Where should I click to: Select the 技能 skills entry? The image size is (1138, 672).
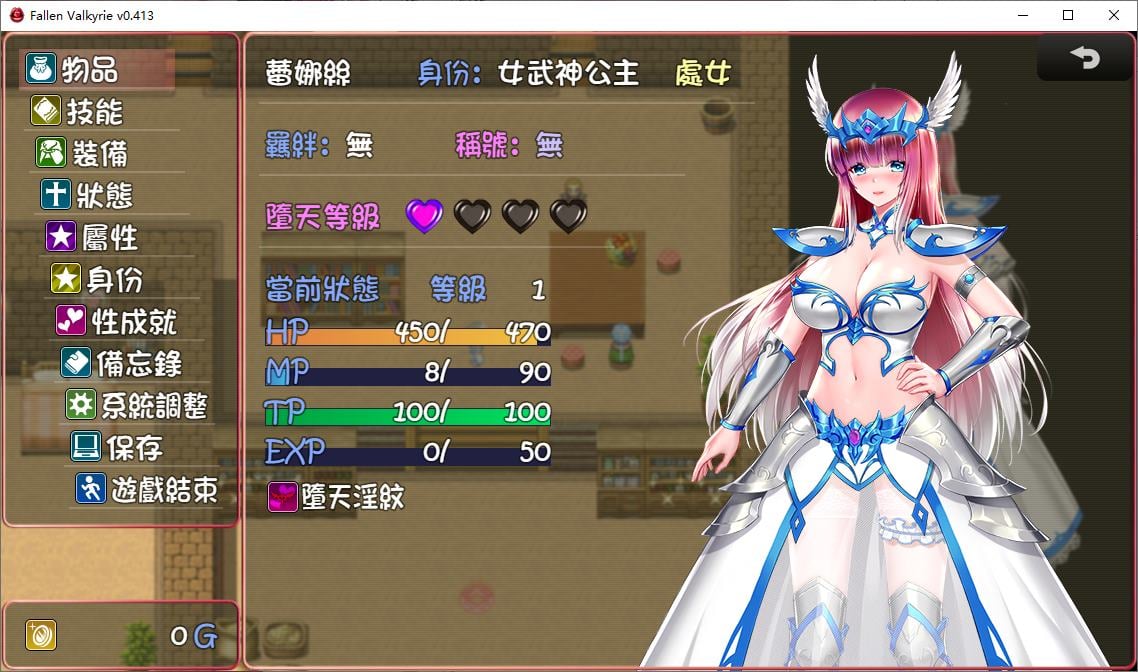coord(95,111)
